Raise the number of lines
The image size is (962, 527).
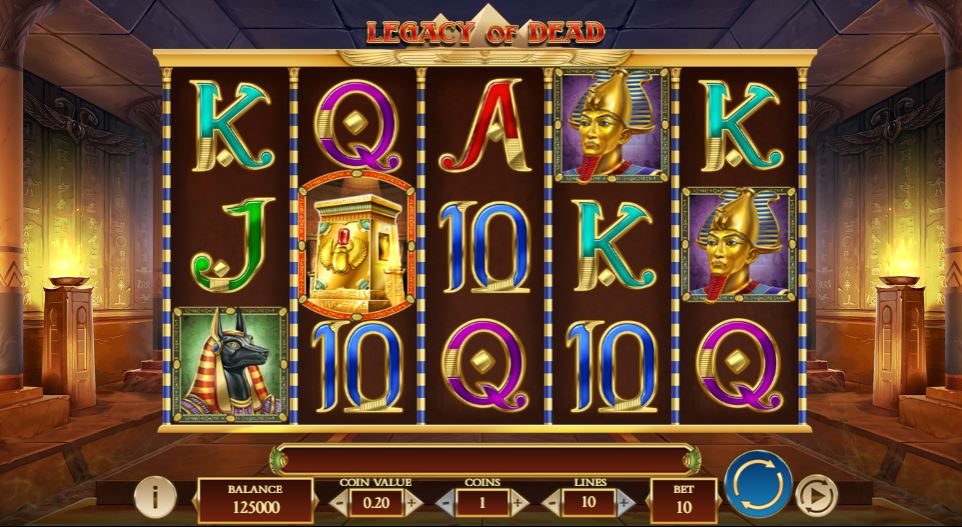[625, 501]
